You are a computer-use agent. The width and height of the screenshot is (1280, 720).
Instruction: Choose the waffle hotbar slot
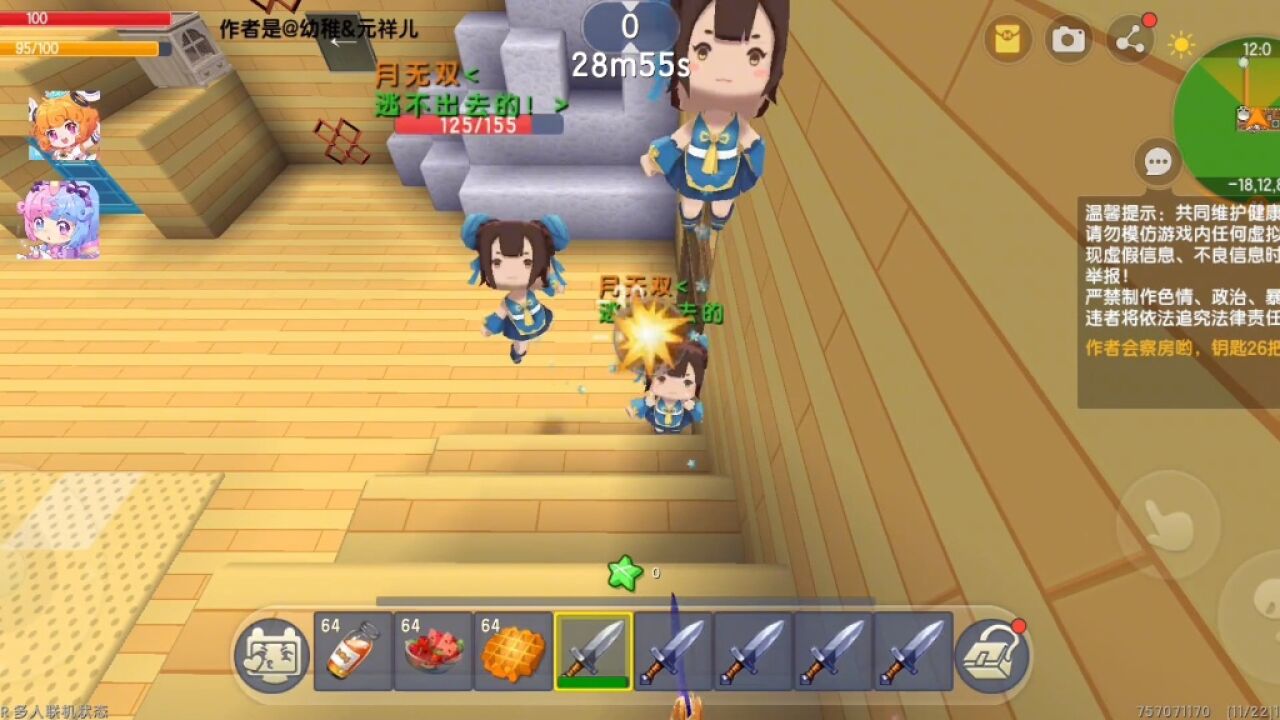pyautogui.click(x=513, y=651)
